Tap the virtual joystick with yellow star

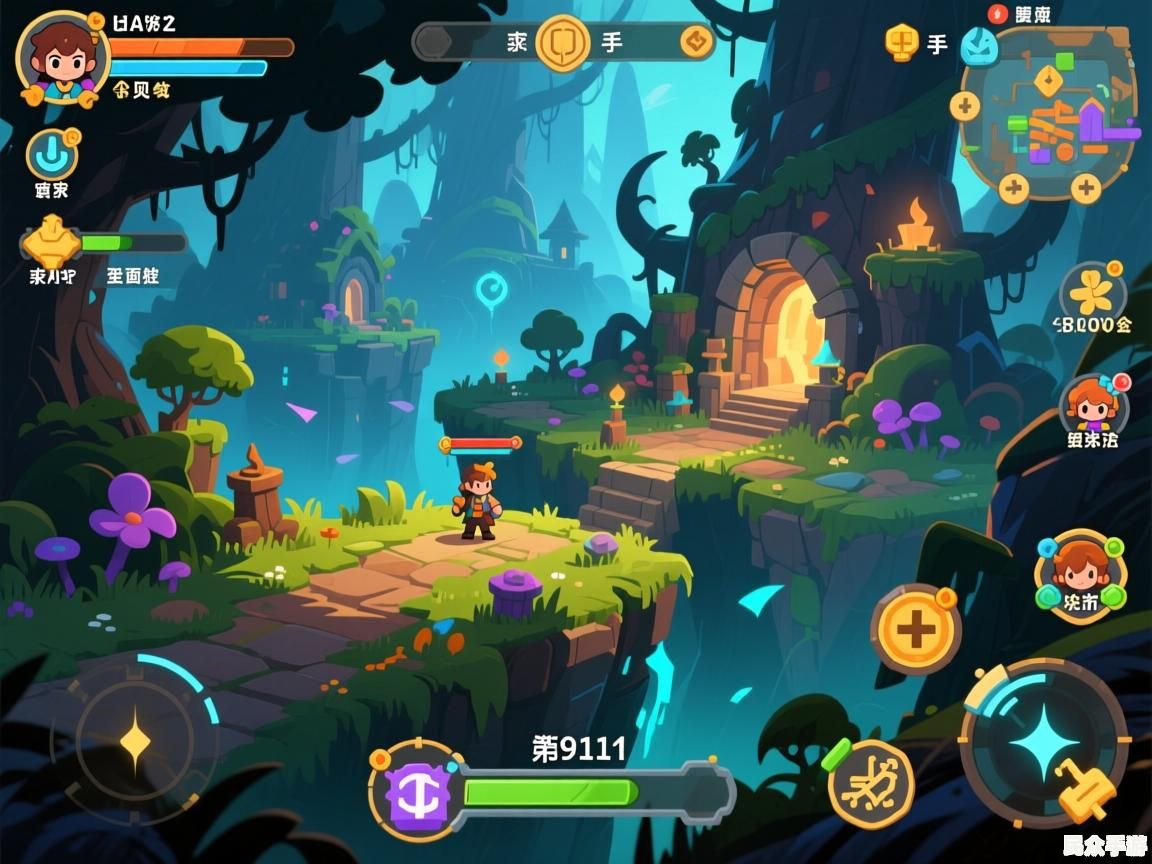pos(135,741)
